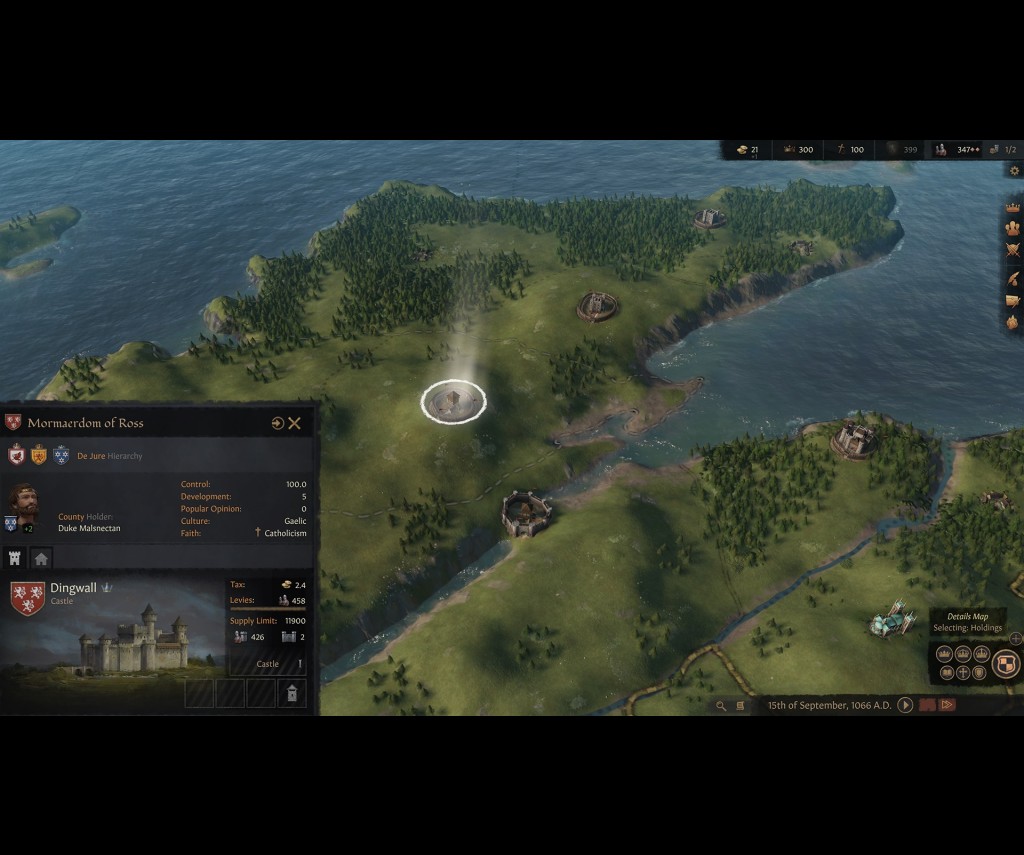Click the Catholicism faith entry
Viewport: 1024px width, 855px height.
click(285, 533)
